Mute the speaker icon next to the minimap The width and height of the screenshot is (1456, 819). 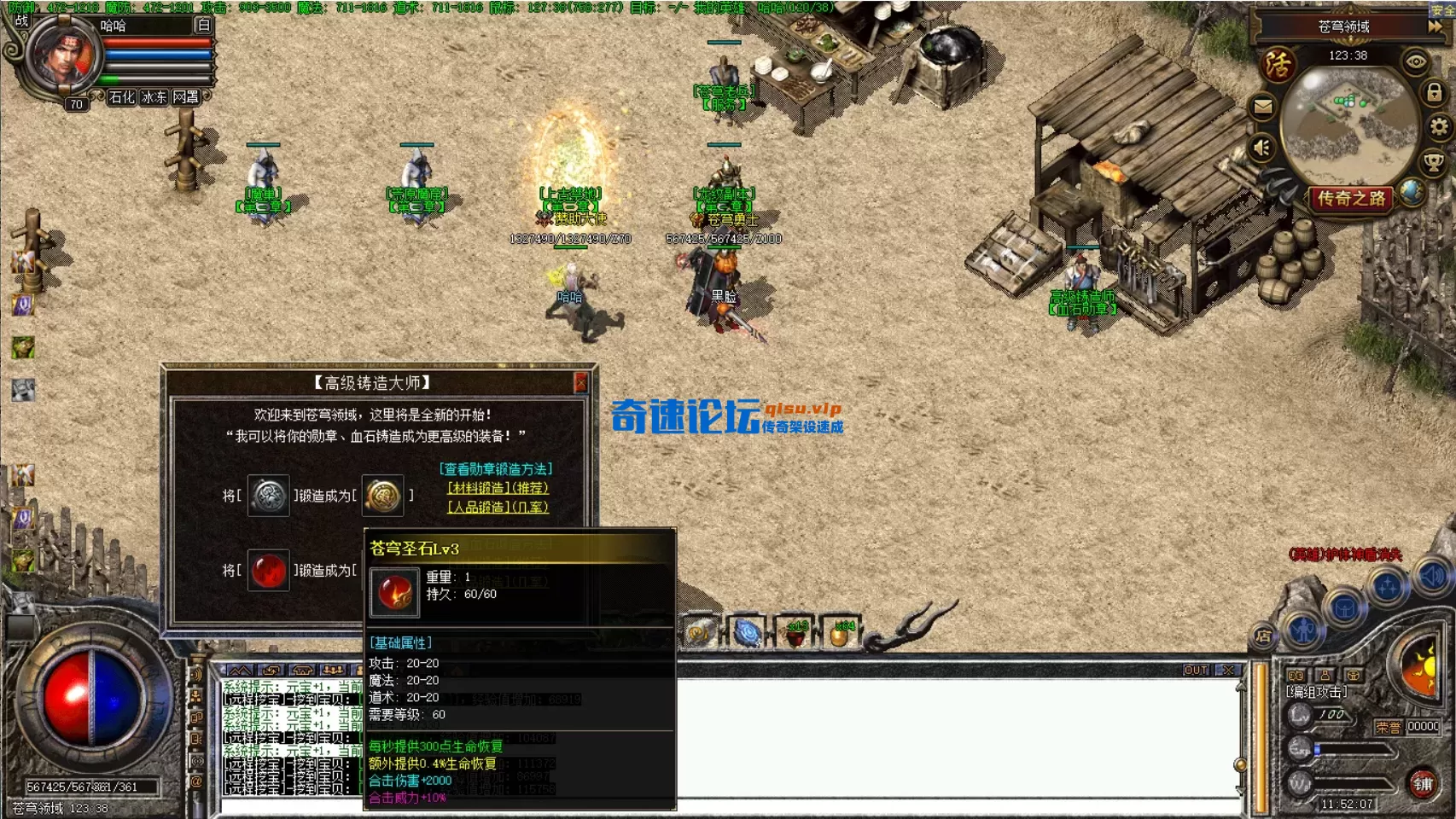pos(1261,148)
